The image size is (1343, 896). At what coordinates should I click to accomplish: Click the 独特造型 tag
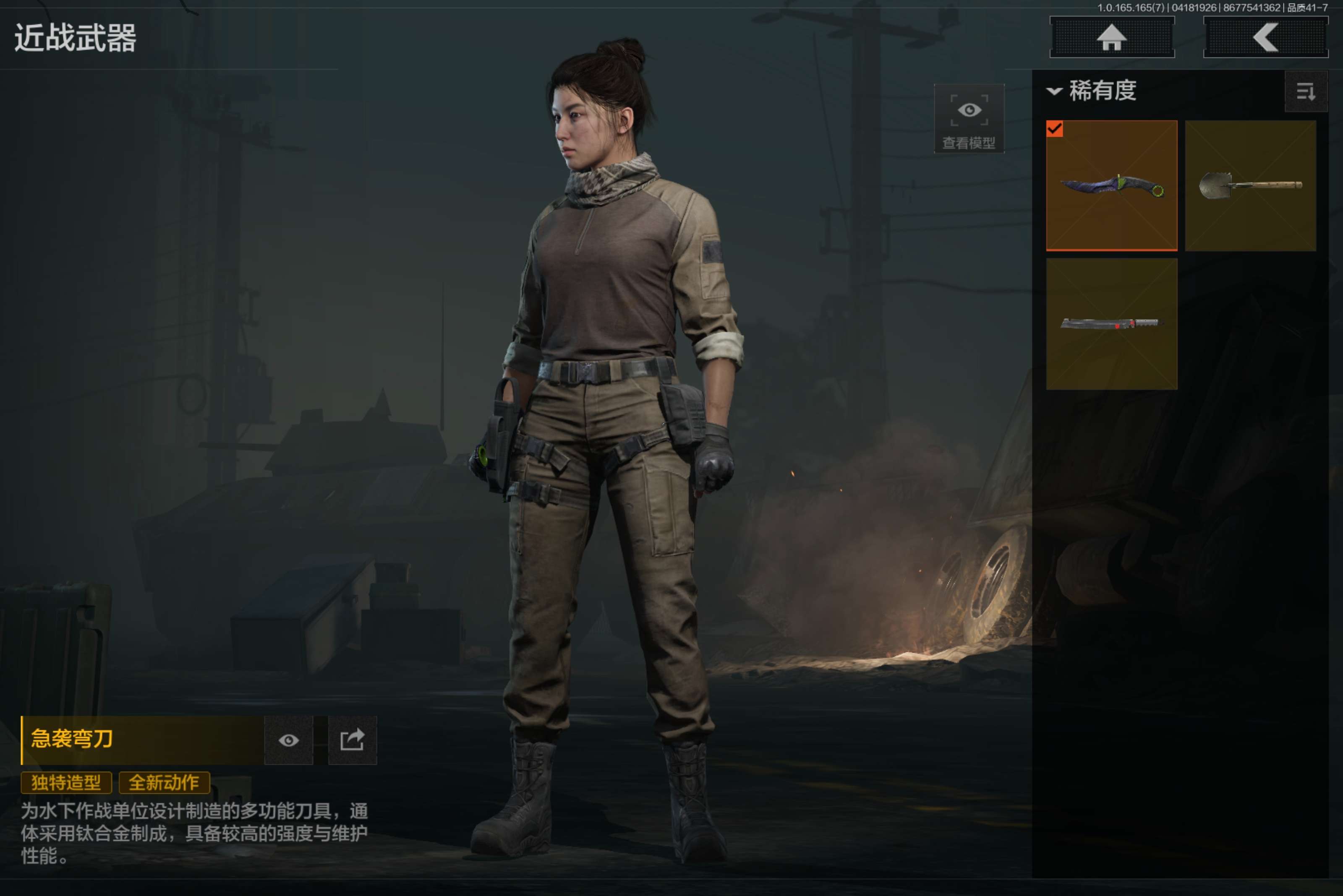pos(66,783)
